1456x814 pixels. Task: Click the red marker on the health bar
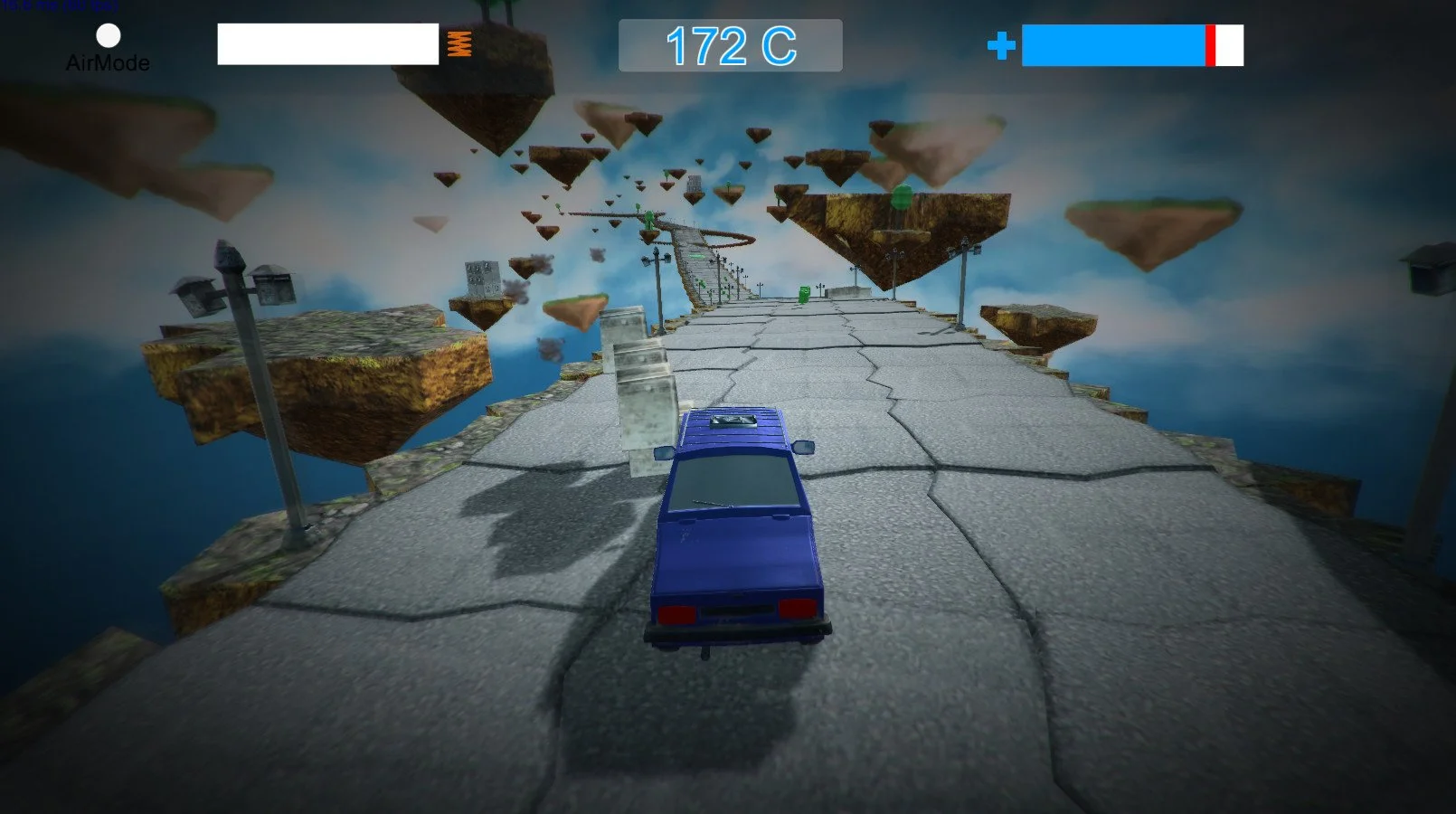pos(1209,44)
